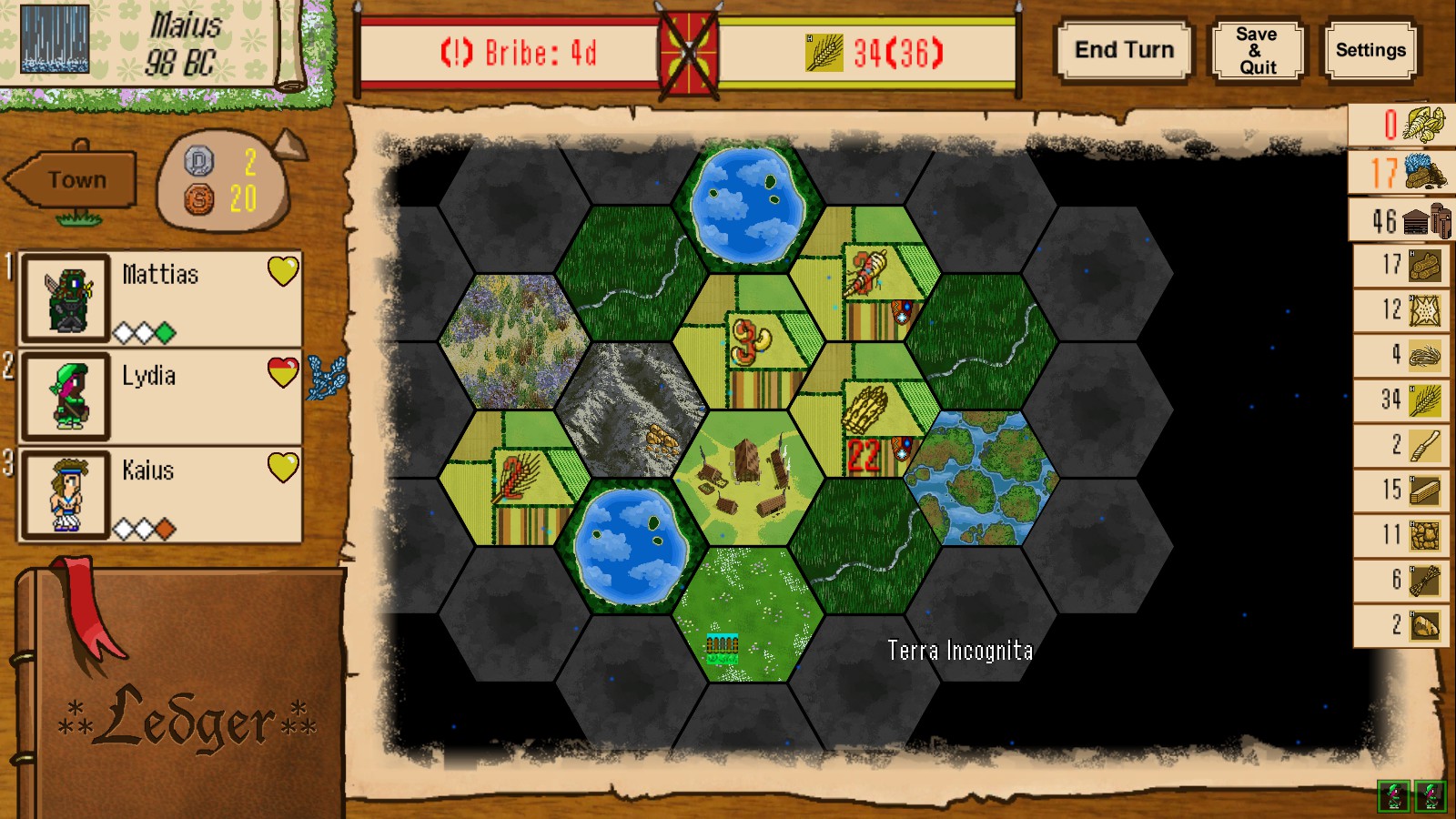Click Save & Quit
Screen dimensions: 1456x819
(x=1257, y=50)
